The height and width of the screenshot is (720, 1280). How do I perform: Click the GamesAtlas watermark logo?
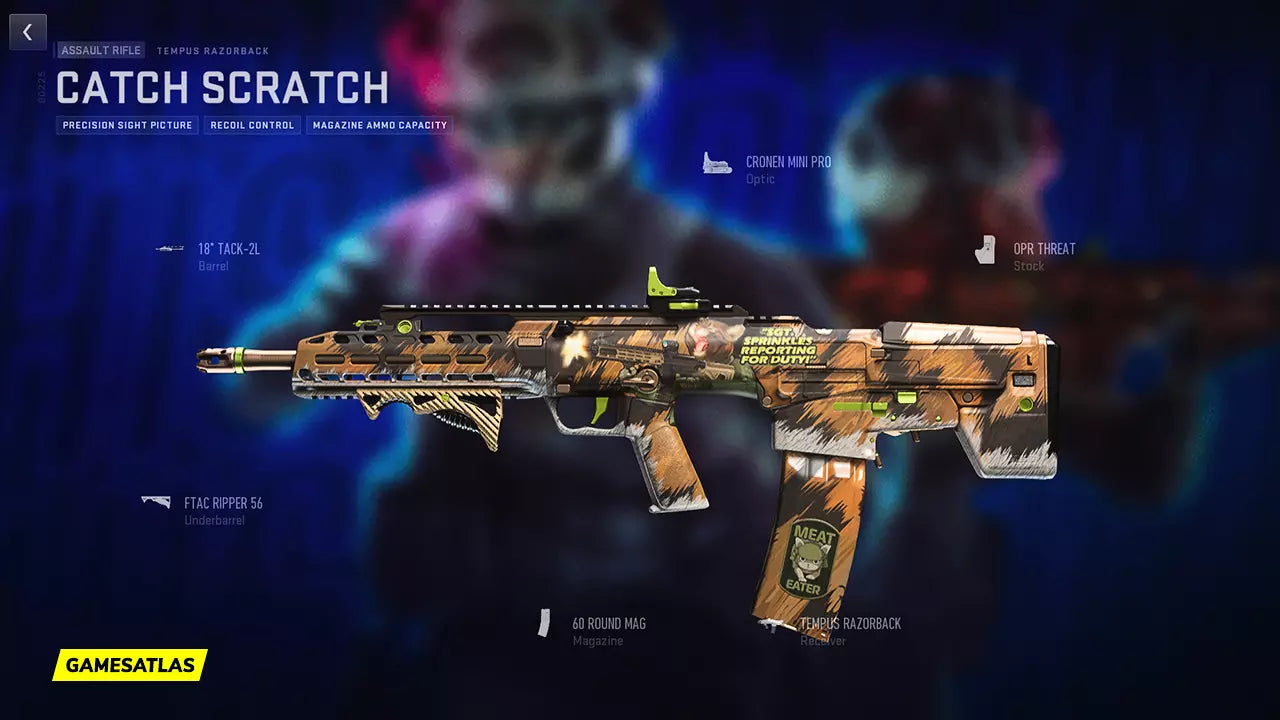(x=130, y=665)
